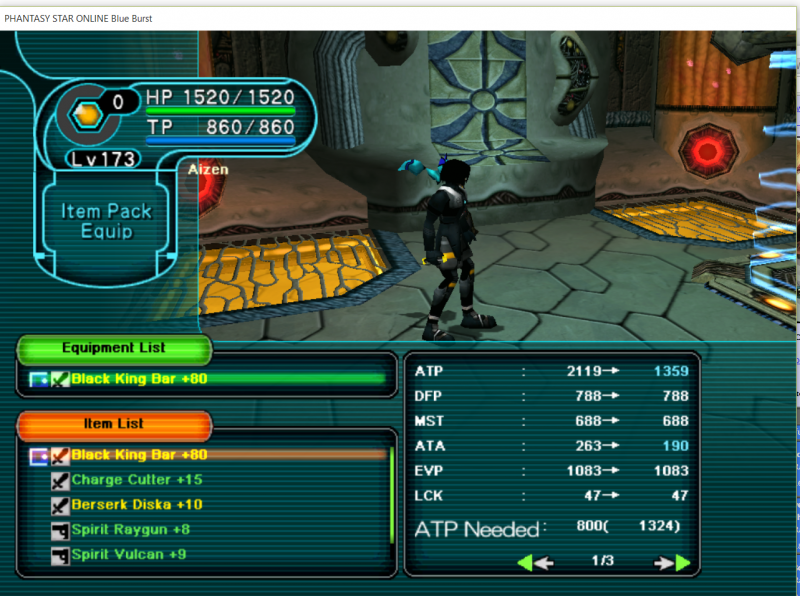Choose the Spirit Vulcan +9 entry
The height and width of the screenshot is (596, 800).
point(128,554)
